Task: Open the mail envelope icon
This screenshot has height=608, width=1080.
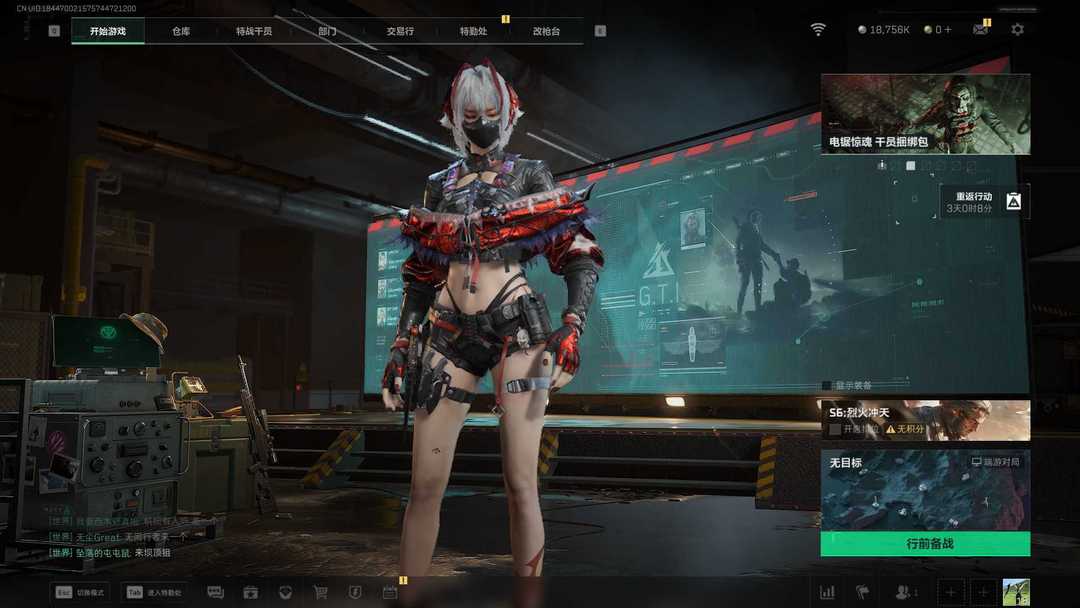Action: (x=980, y=30)
